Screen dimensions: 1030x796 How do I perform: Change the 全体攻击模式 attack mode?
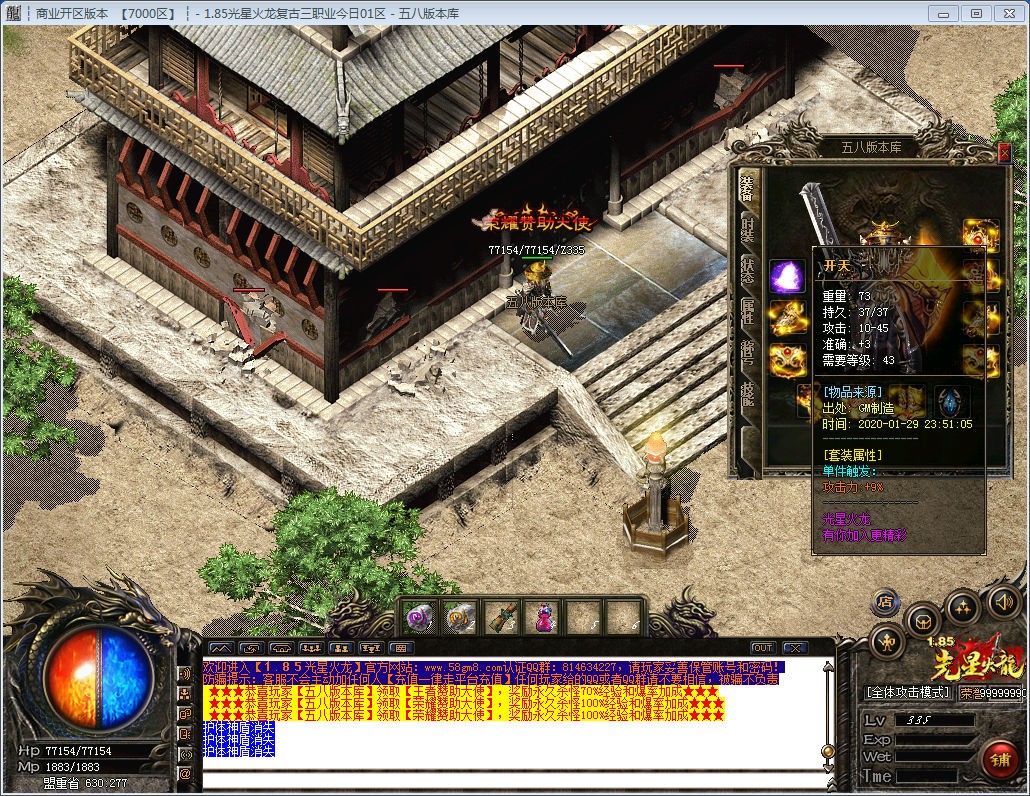click(907, 692)
